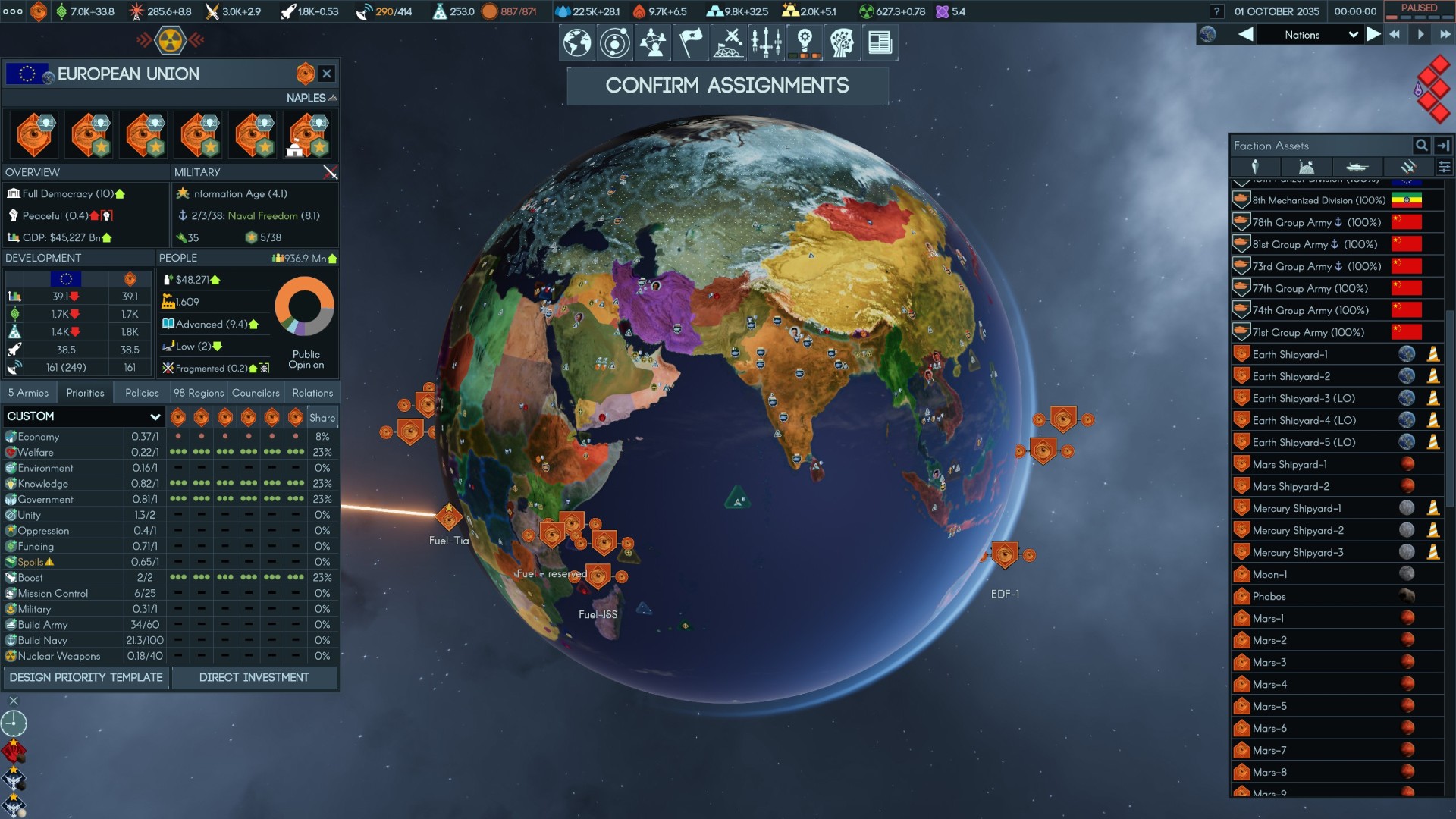Open the light bulb research toolbar icon
Screen dimensions: 1456x819
(x=805, y=42)
